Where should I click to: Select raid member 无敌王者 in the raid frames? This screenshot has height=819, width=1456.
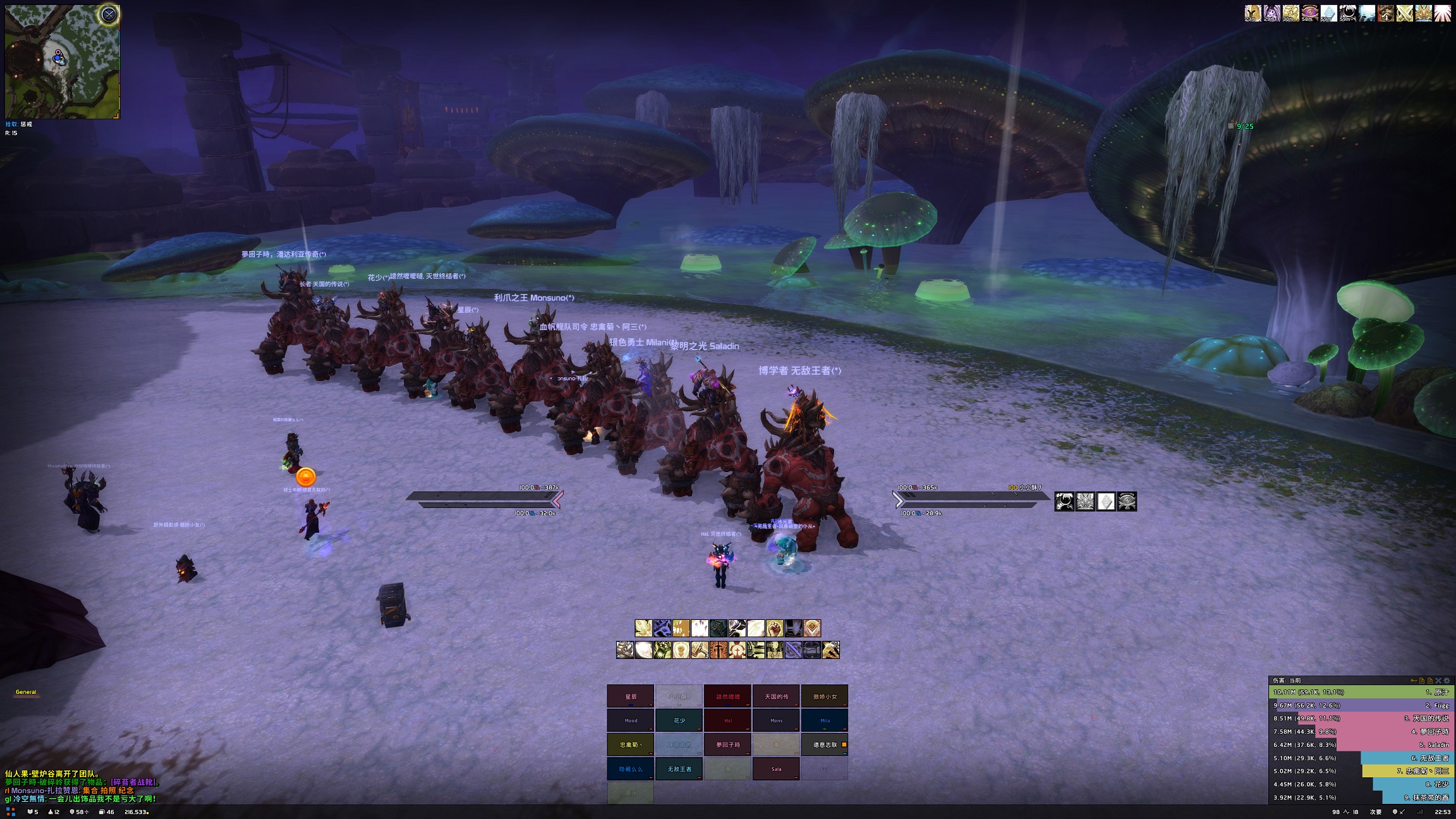point(679,768)
